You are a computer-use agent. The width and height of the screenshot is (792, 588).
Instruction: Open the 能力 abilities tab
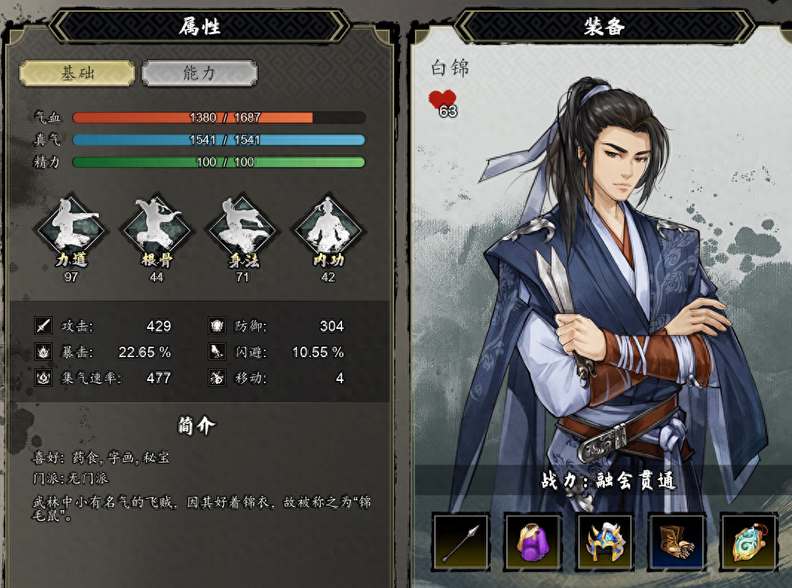point(199,73)
